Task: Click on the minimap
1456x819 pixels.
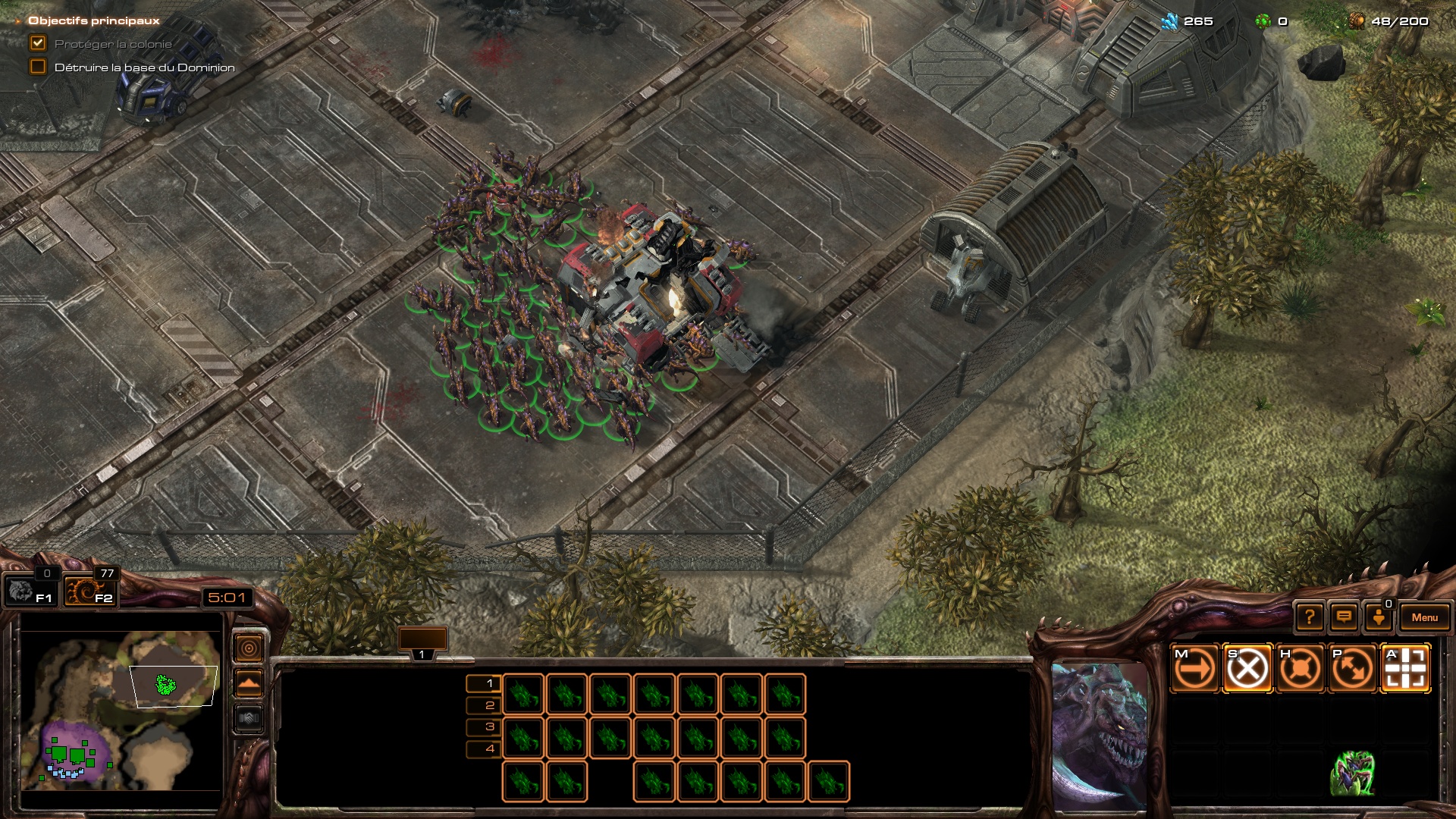Action: pyautogui.click(x=121, y=709)
